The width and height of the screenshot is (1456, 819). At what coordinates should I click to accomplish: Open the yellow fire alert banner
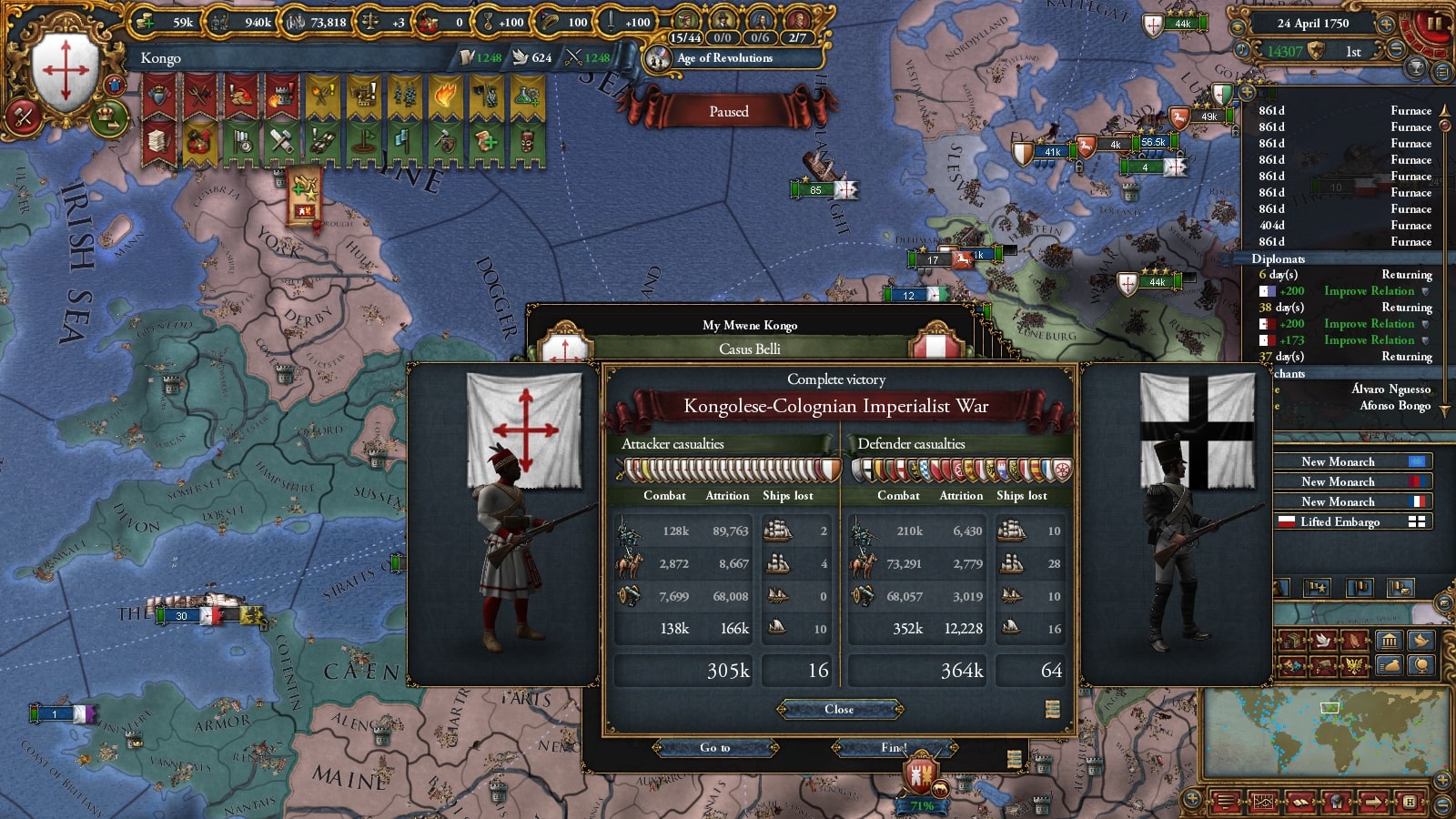[445, 96]
